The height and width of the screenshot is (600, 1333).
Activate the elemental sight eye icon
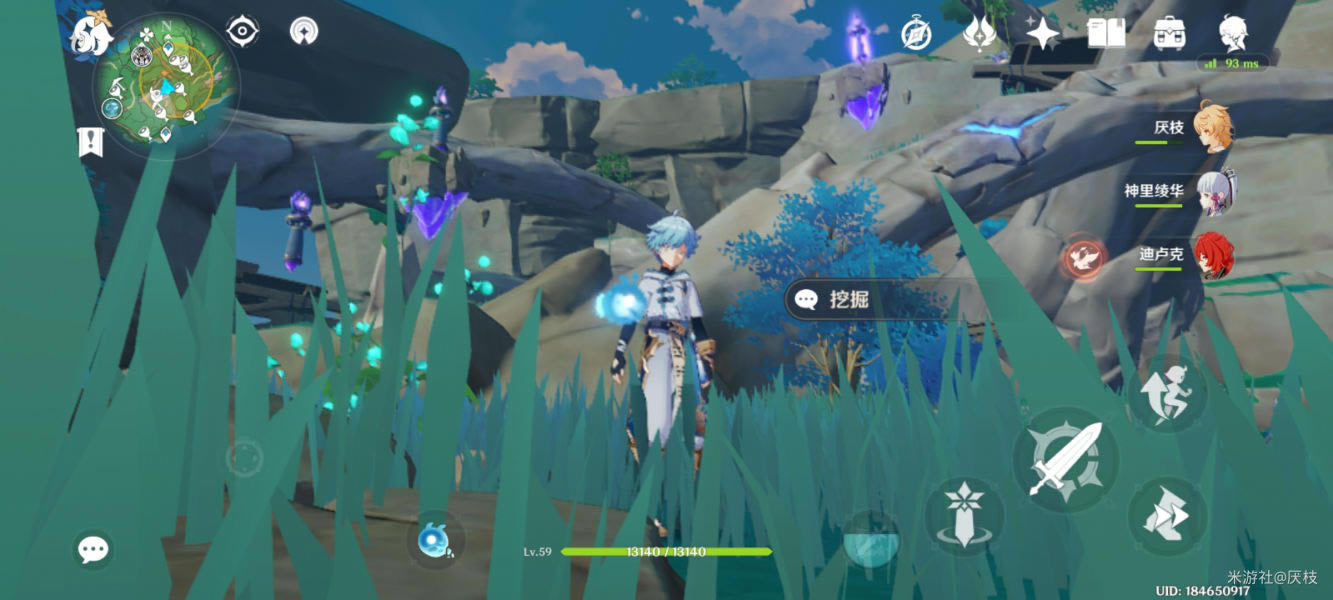coord(242,32)
